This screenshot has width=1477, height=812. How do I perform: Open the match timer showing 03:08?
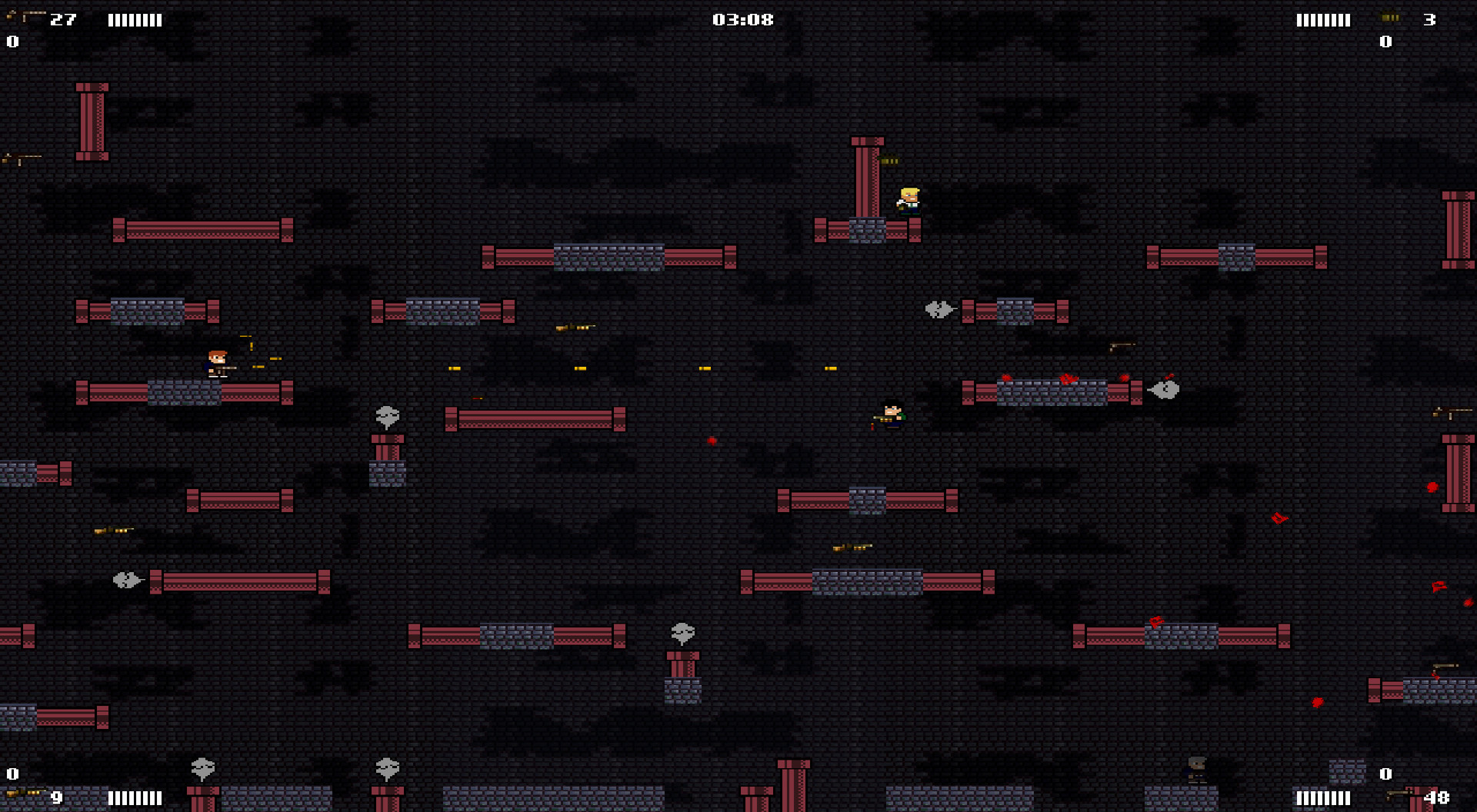click(x=744, y=19)
